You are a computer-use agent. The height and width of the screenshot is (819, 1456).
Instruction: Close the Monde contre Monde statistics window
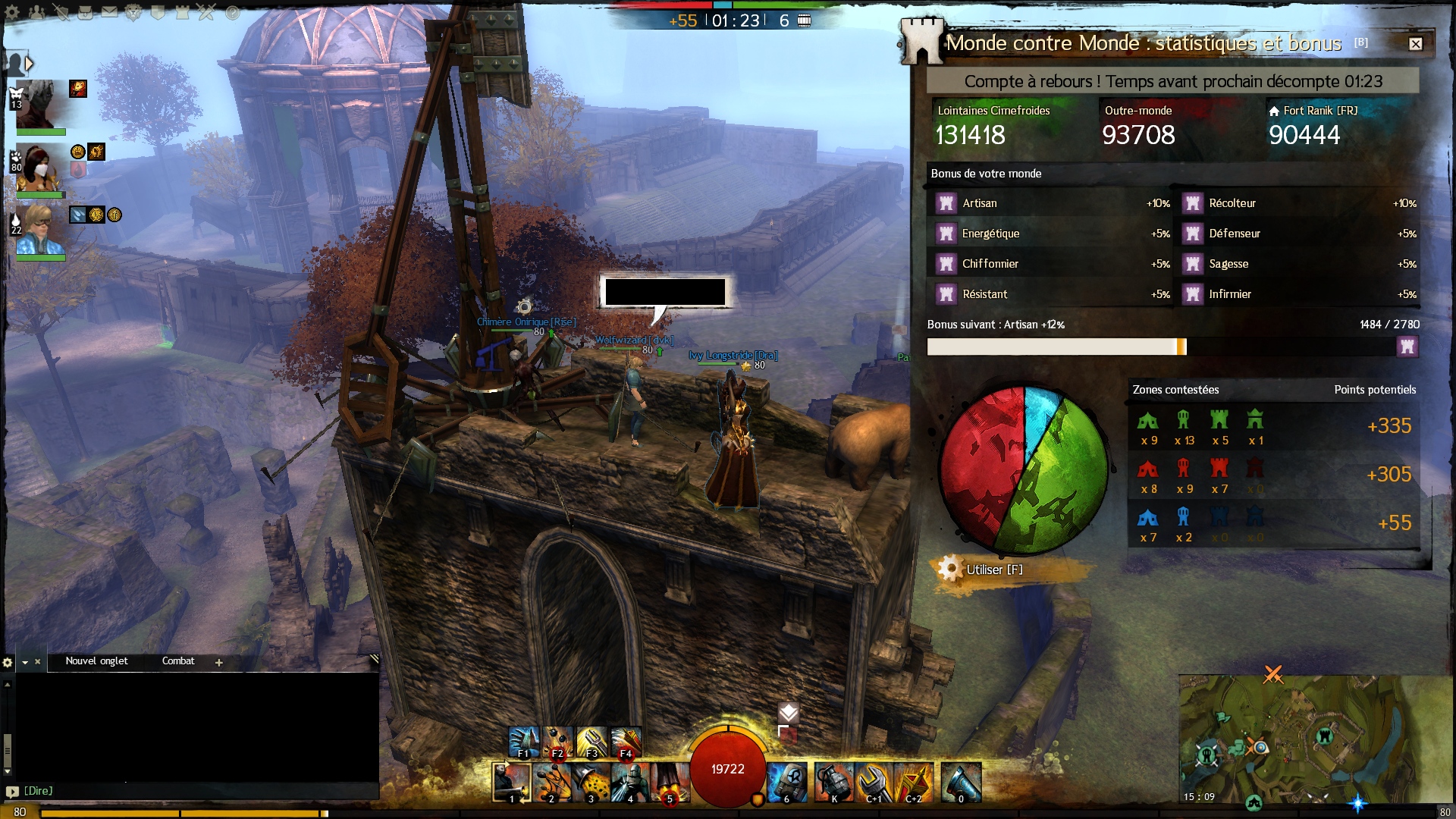[x=1415, y=44]
